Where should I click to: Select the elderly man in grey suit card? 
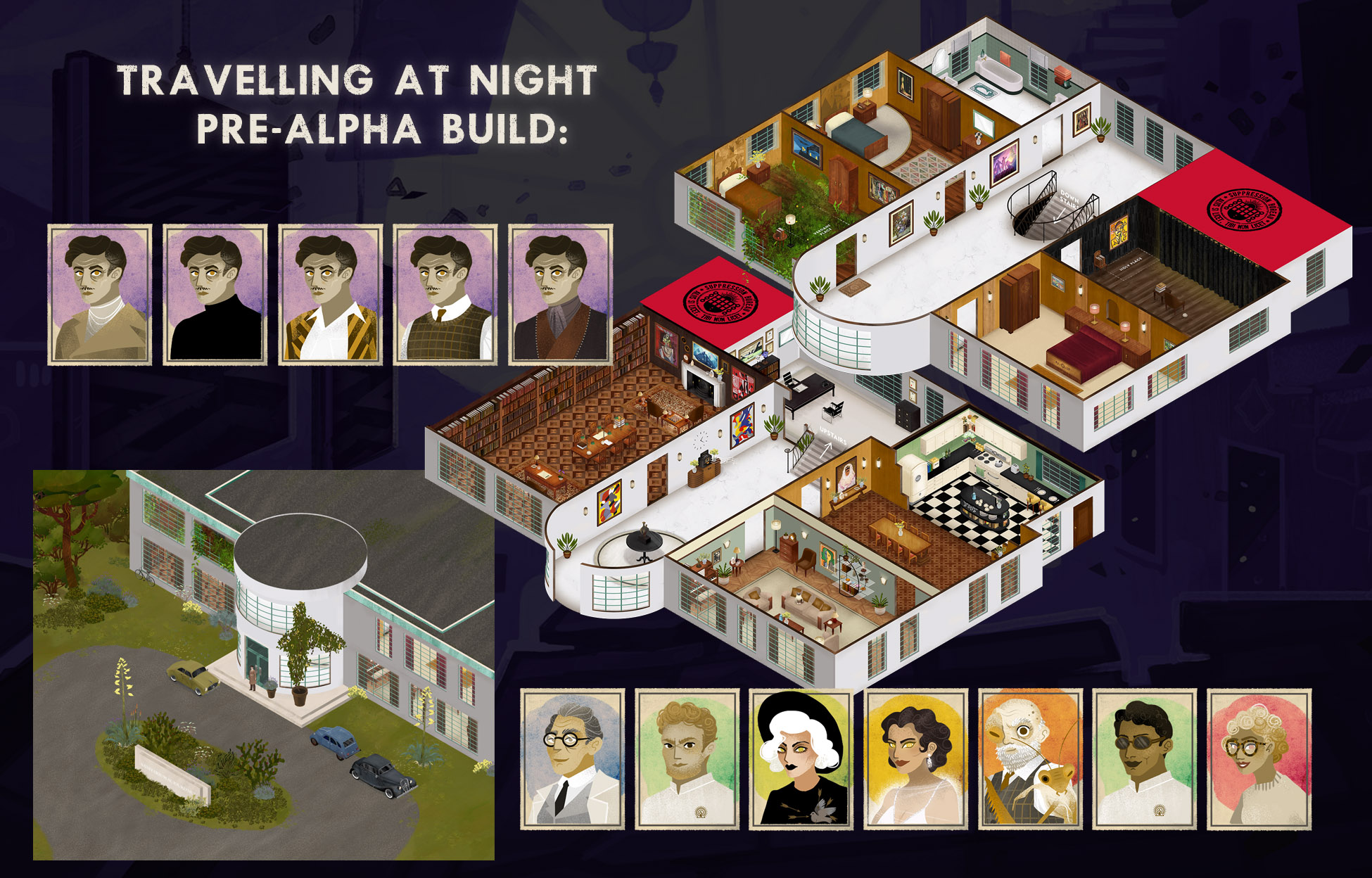pyautogui.click(x=573, y=759)
